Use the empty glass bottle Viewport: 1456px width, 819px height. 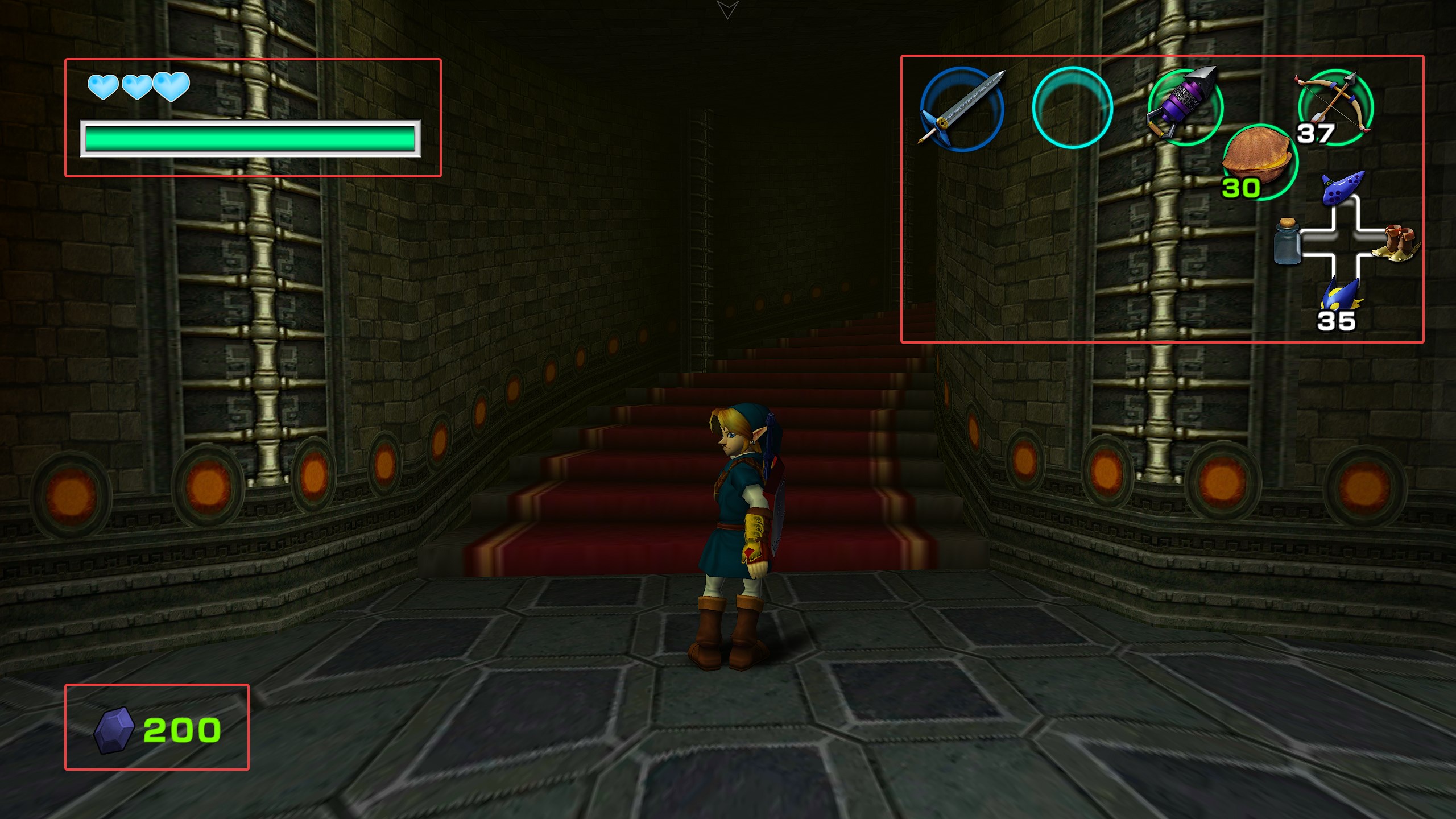[1287, 243]
